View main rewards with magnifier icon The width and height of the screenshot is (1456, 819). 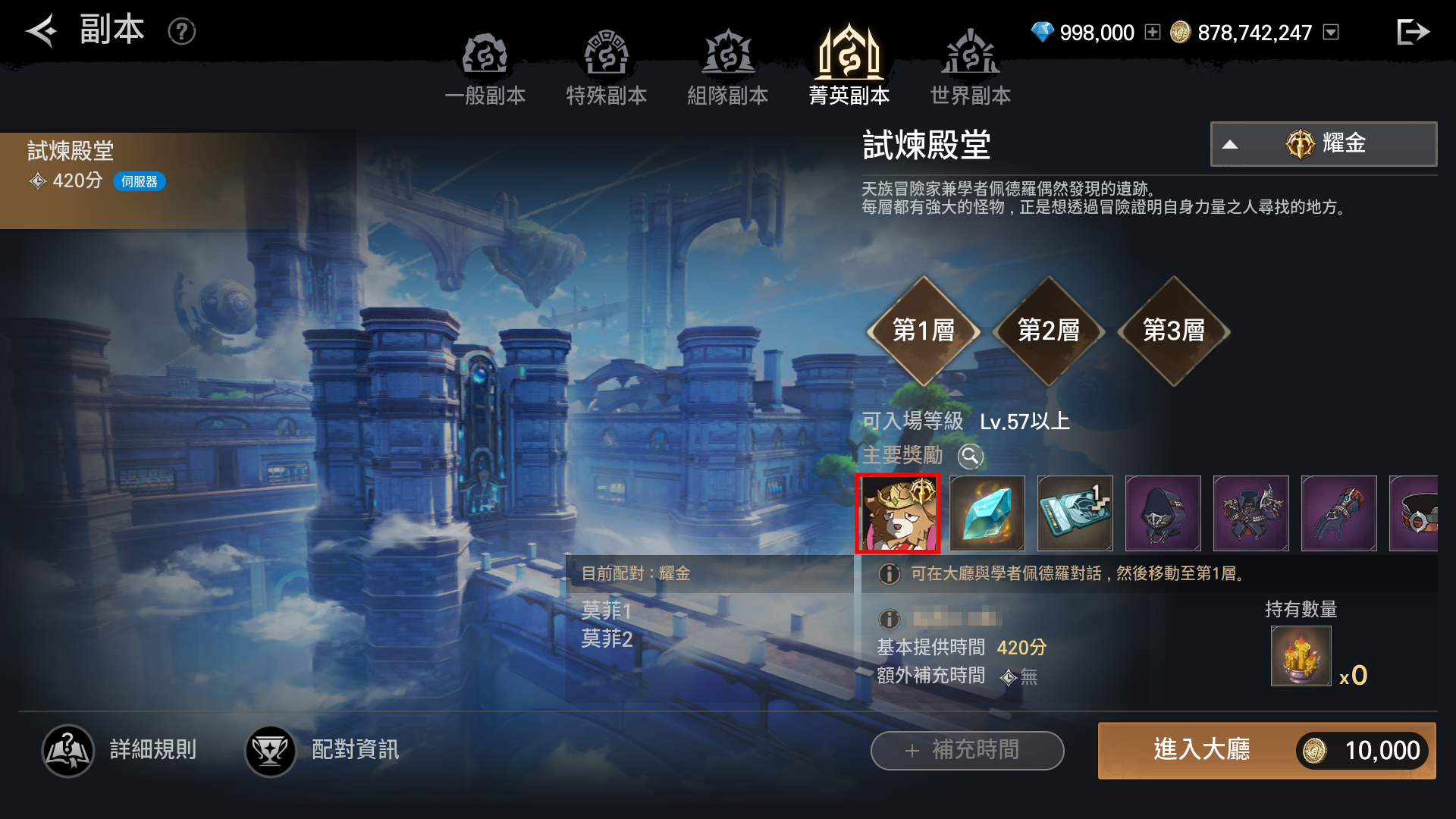tap(971, 456)
